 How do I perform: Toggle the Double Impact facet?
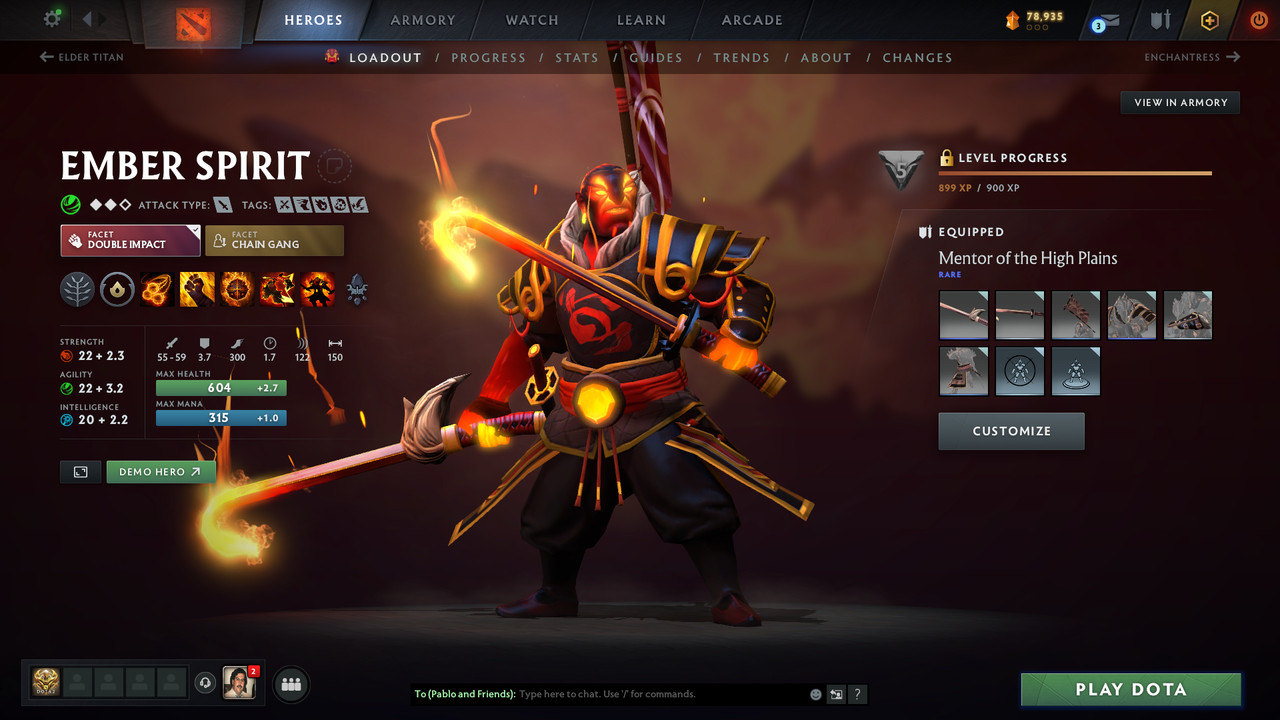(x=130, y=240)
